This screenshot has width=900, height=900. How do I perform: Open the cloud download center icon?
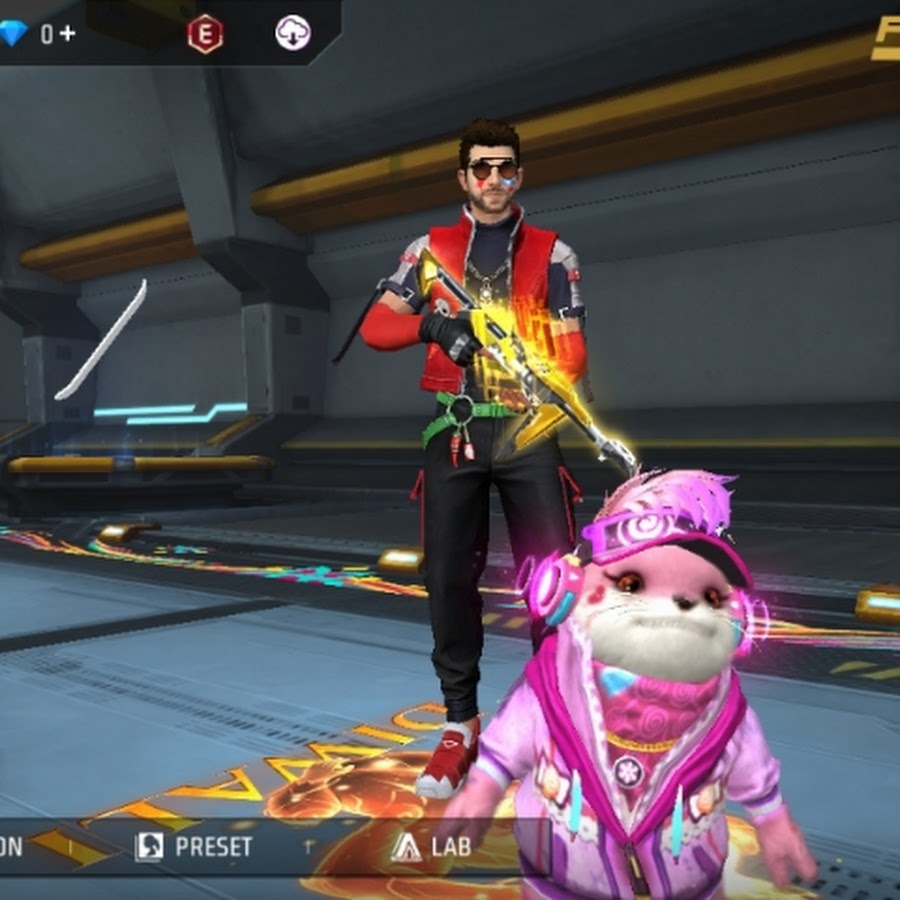[x=293, y=34]
